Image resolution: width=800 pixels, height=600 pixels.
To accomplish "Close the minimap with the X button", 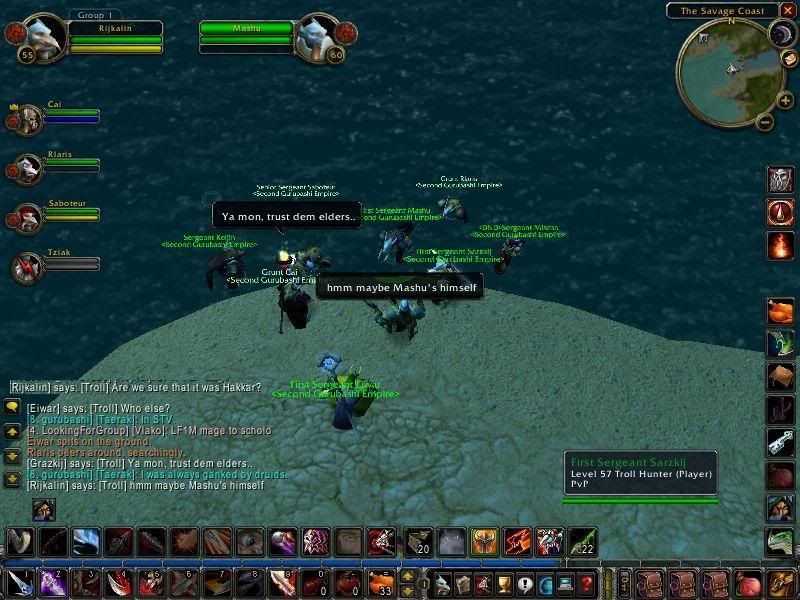I will pyautogui.click(x=787, y=11).
